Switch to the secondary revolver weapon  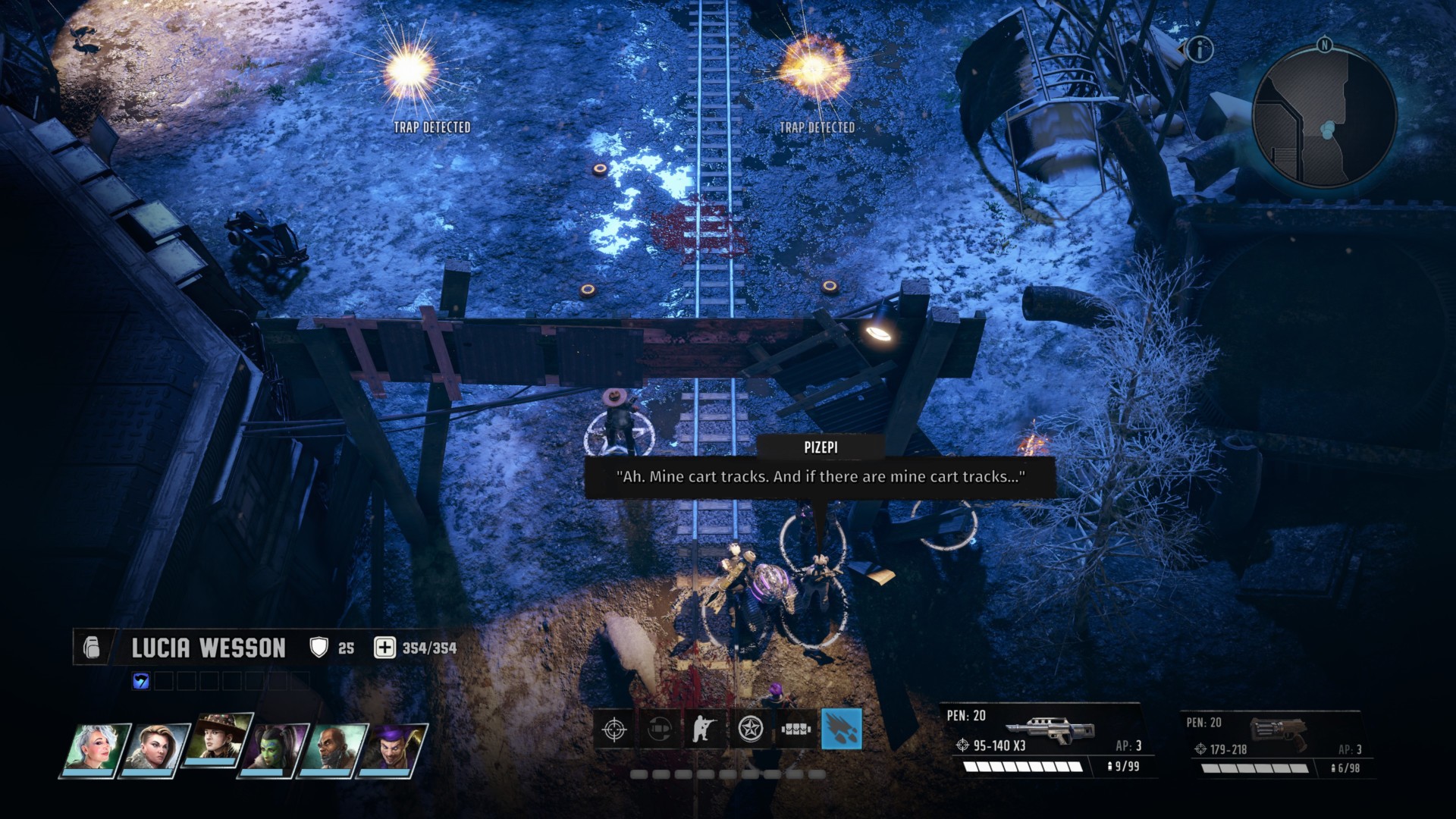pyautogui.click(x=1276, y=745)
